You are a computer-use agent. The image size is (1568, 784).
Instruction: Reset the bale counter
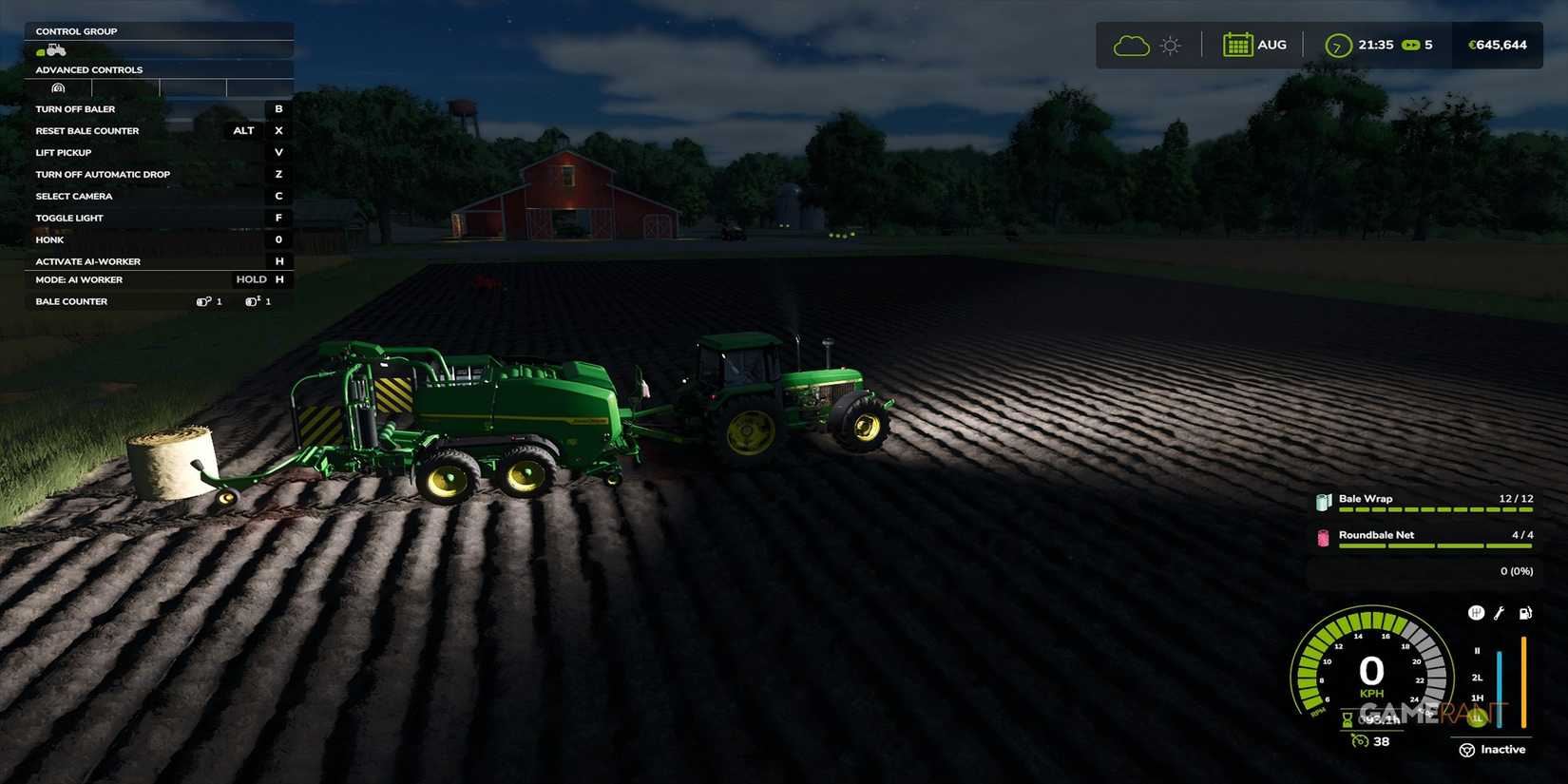click(x=86, y=130)
